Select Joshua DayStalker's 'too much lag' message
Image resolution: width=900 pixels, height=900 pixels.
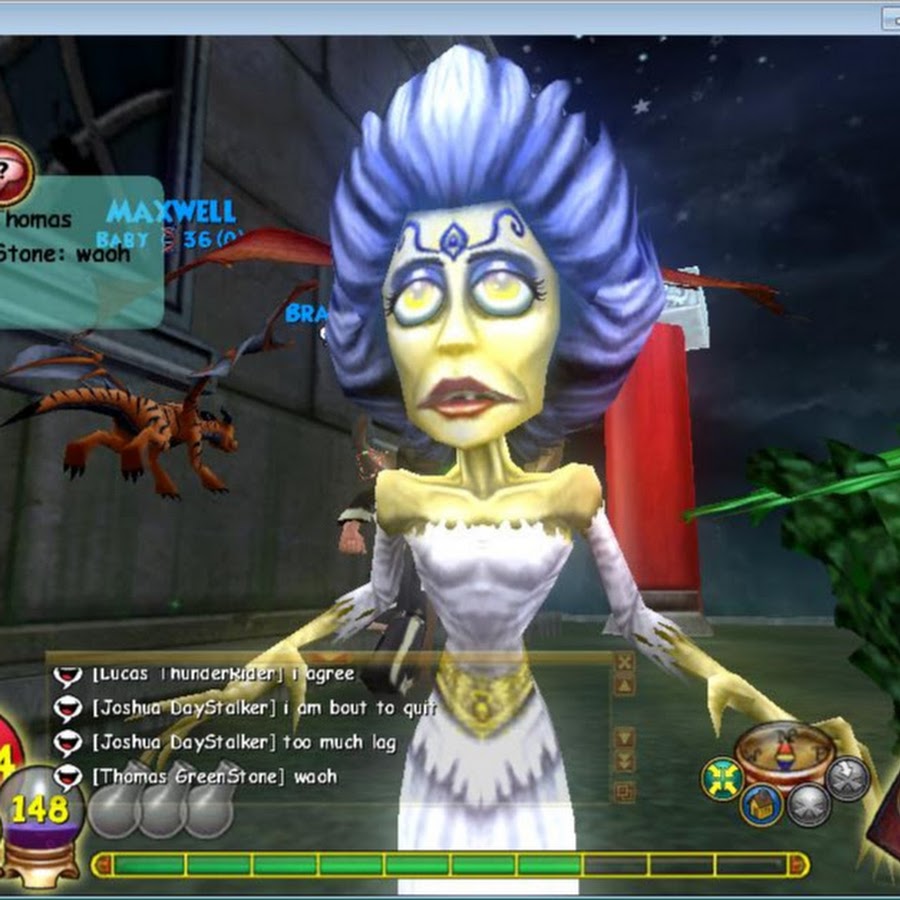[x=244, y=742]
